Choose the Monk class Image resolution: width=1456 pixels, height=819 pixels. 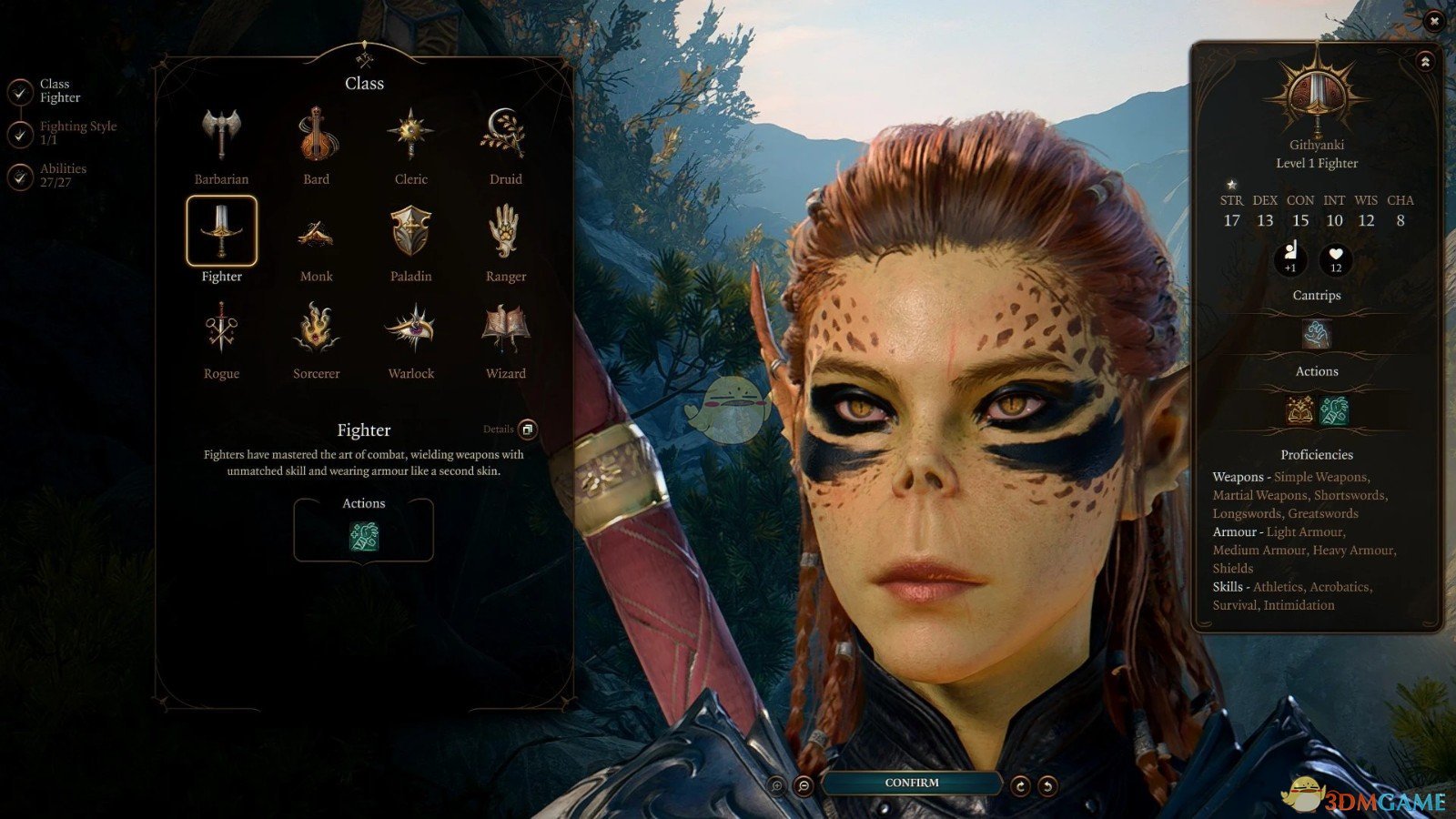(x=316, y=234)
